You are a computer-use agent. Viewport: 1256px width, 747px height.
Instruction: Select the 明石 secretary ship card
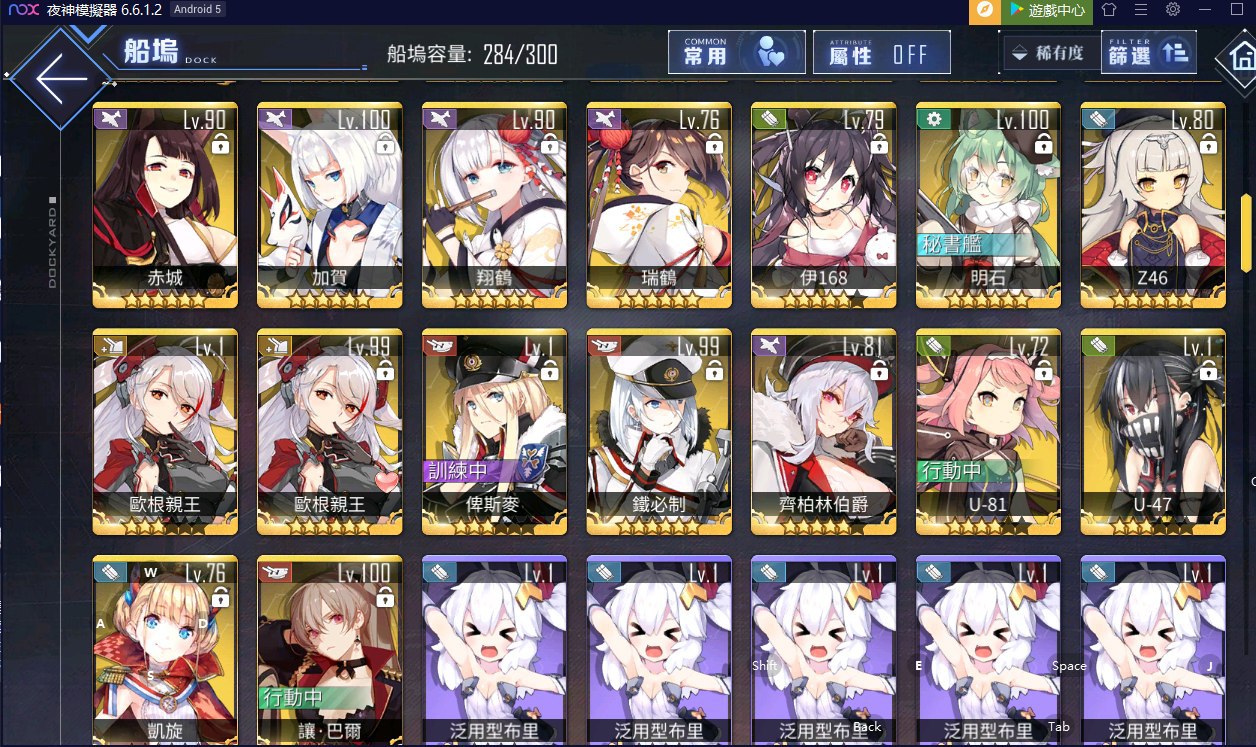pos(989,205)
